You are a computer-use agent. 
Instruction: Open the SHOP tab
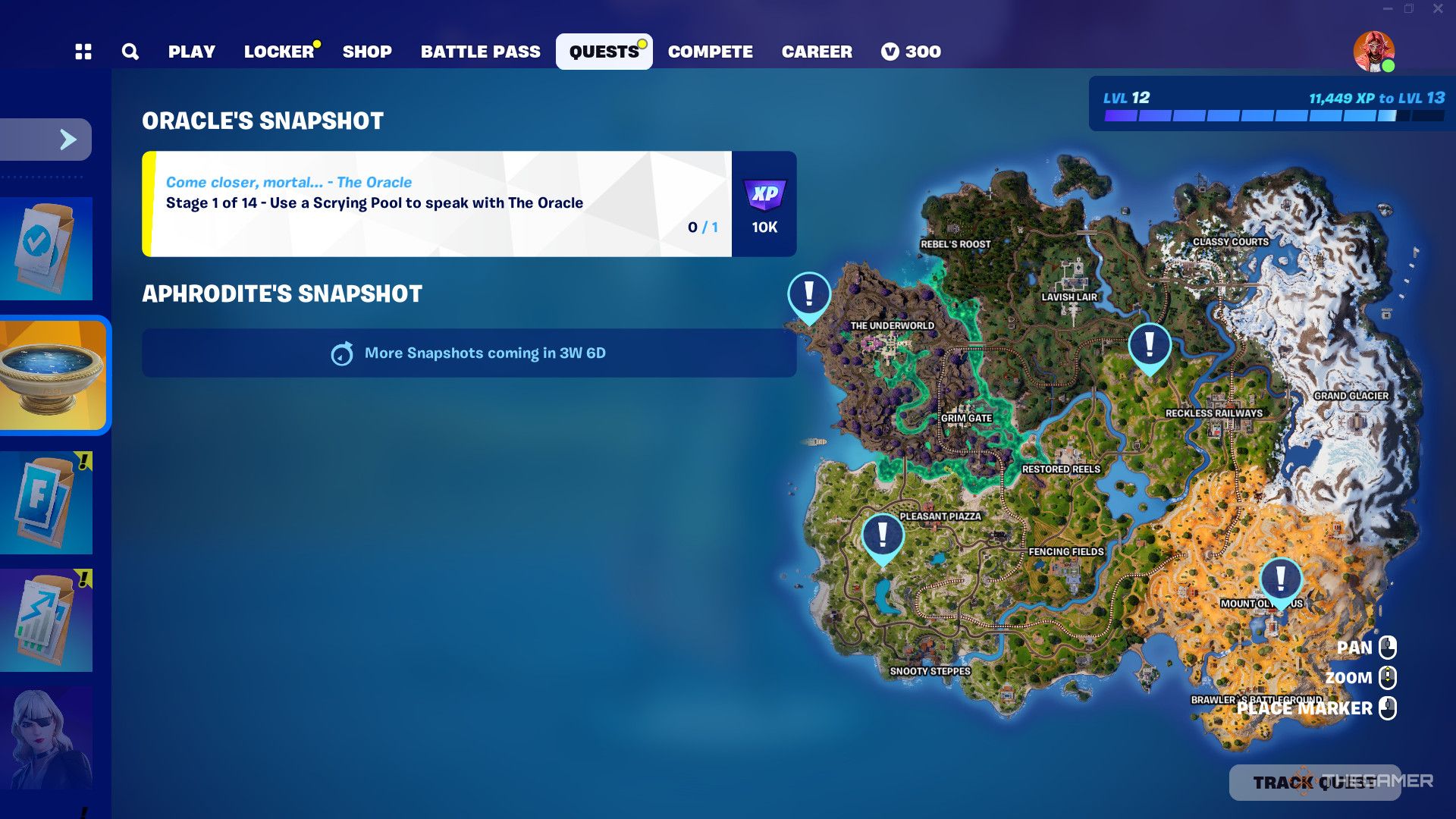[368, 51]
